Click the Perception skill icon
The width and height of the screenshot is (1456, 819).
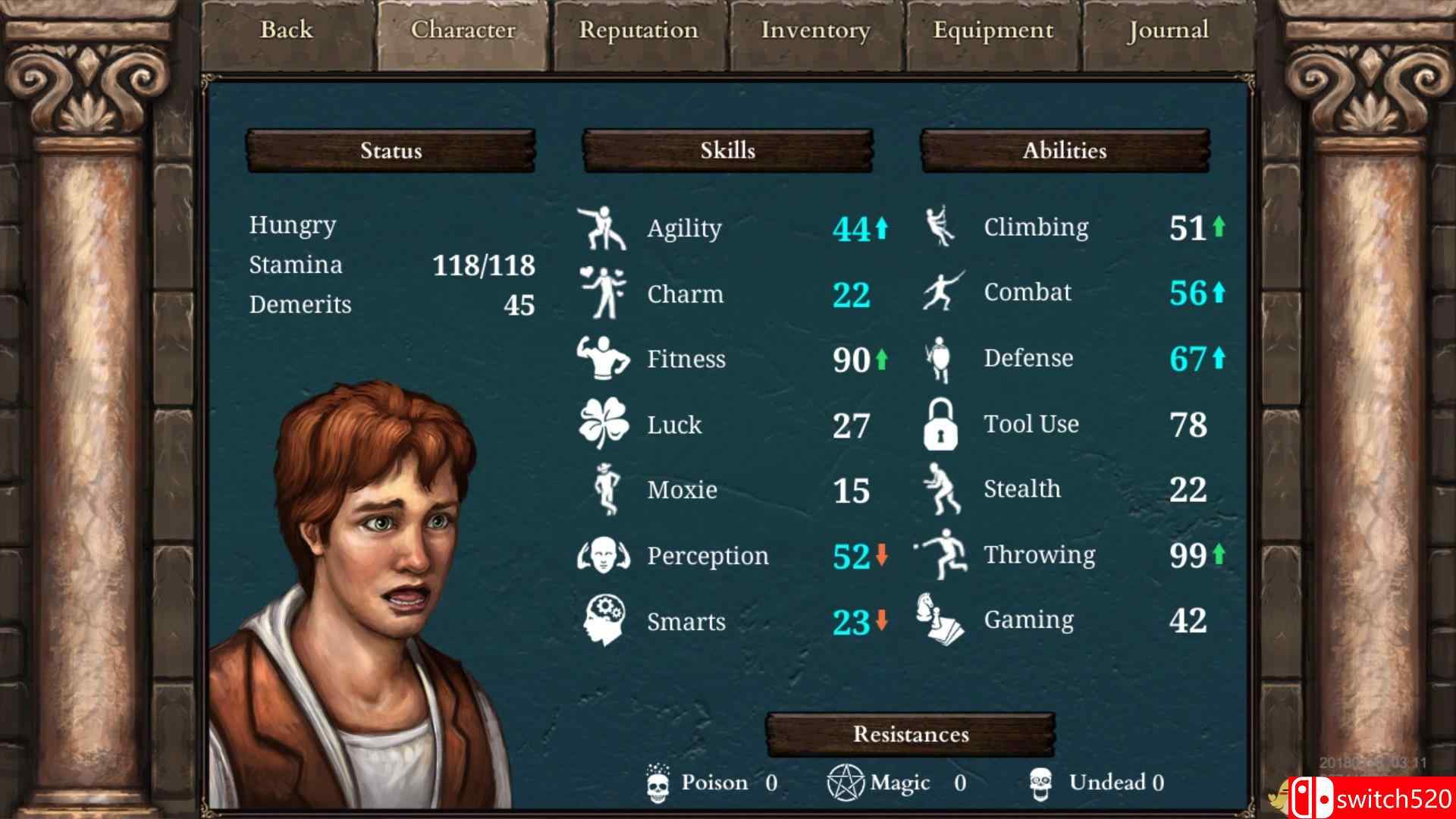(603, 555)
